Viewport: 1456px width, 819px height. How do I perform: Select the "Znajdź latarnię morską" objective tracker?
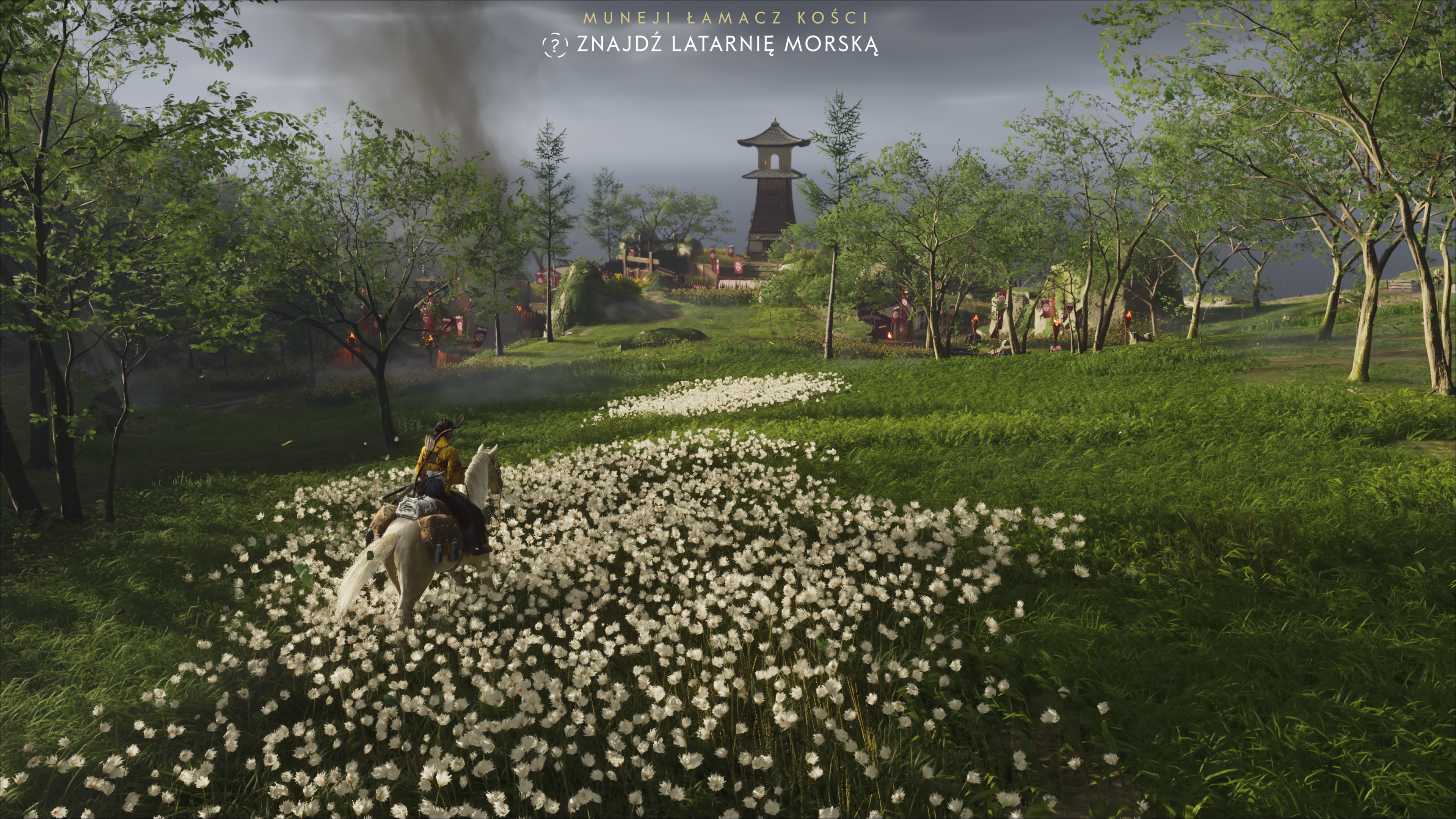point(727,44)
